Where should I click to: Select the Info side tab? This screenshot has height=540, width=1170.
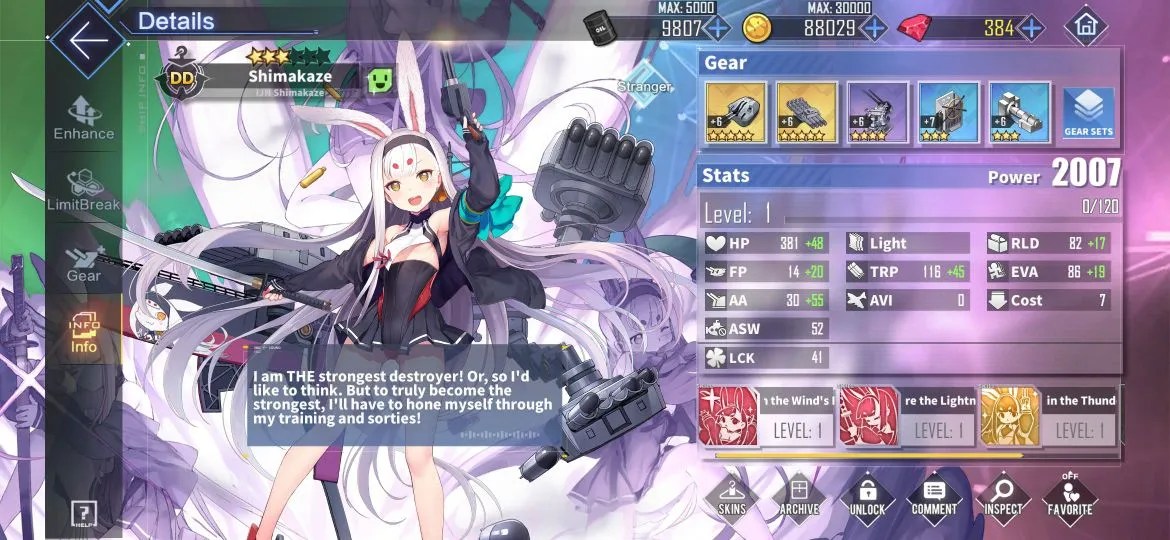point(84,333)
